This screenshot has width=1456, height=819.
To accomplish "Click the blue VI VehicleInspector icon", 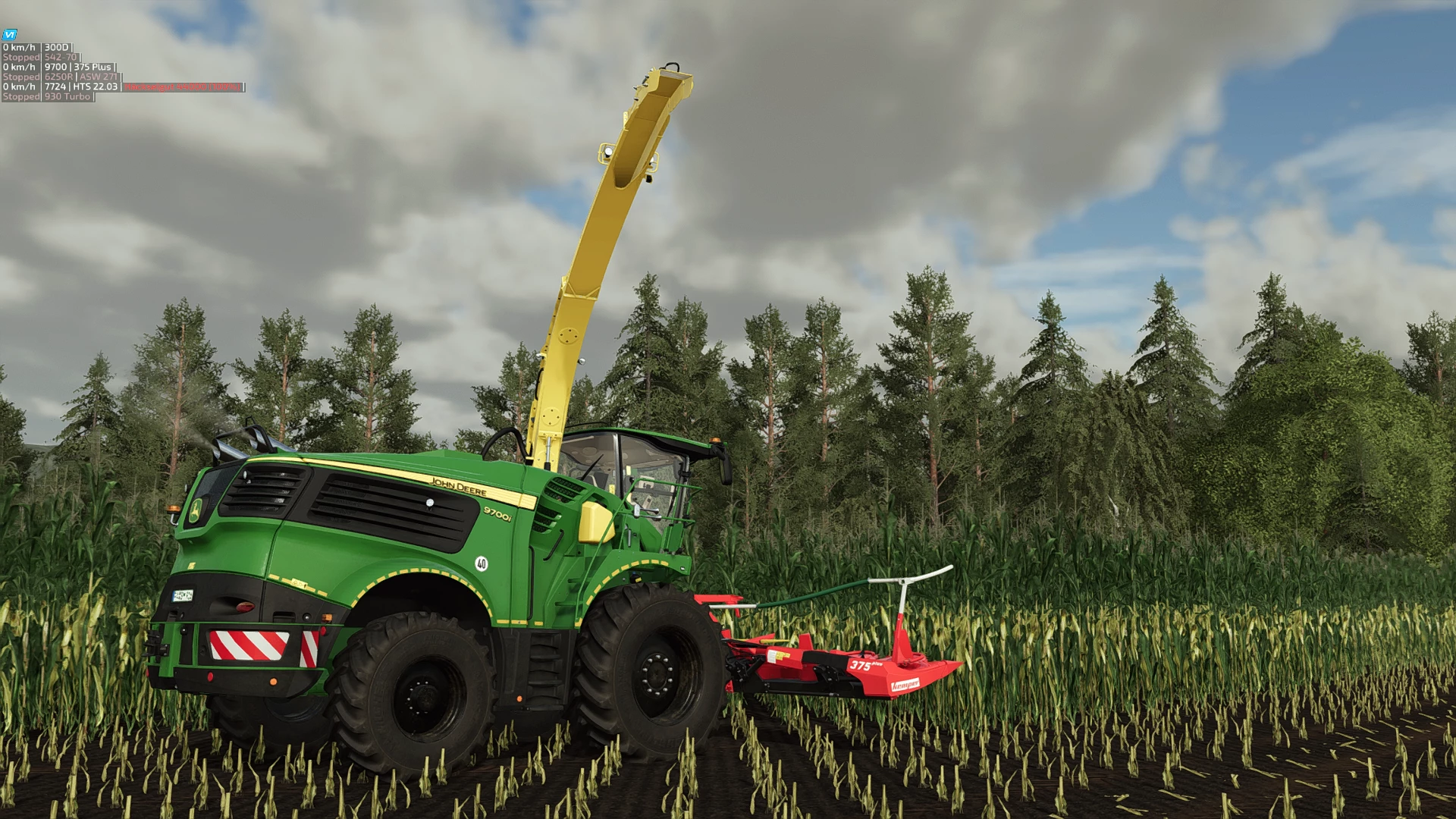I will point(9,35).
